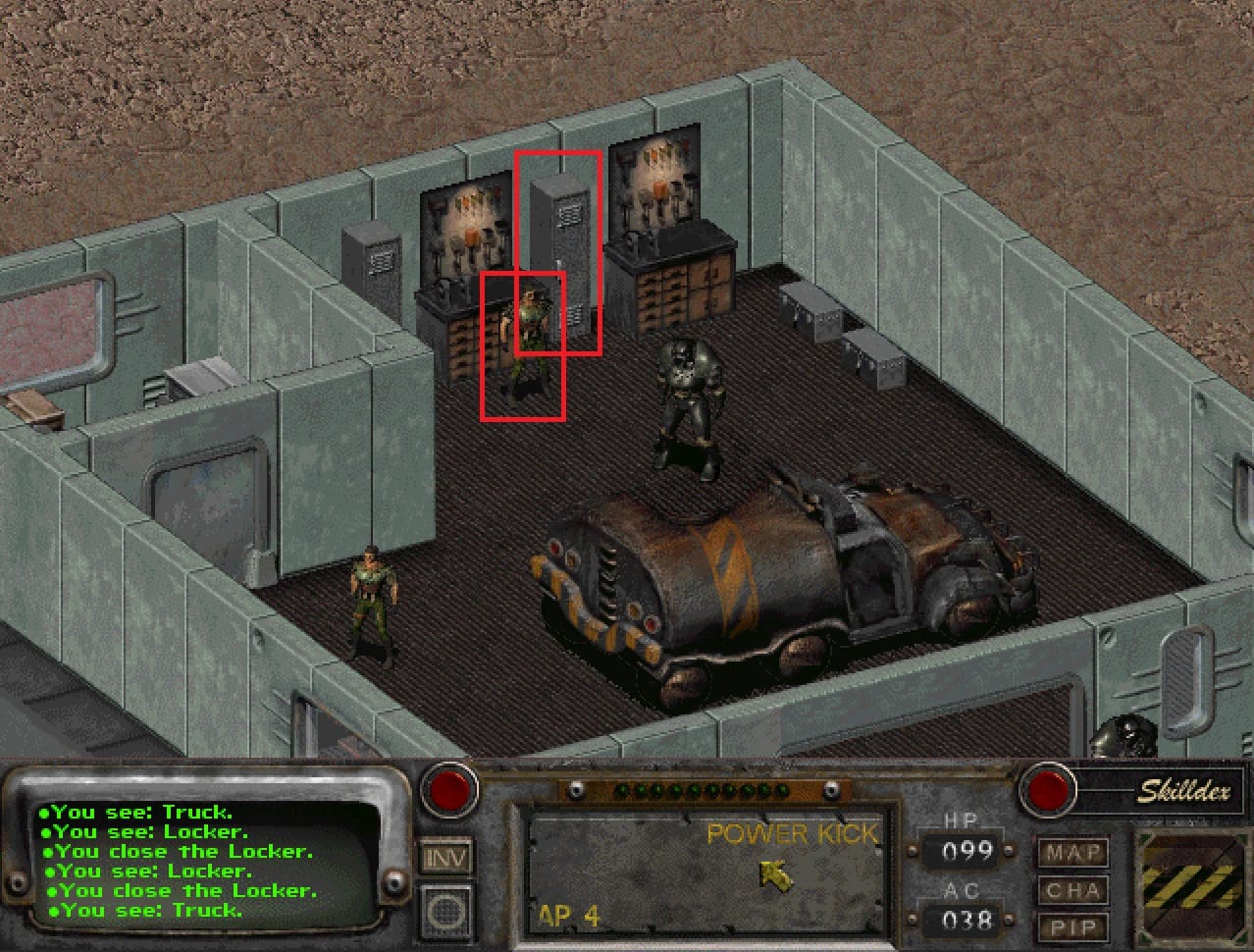The width and height of the screenshot is (1254, 952).
Task: Open the PIP Pip-Boy
Action: (x=1072, y=927)
